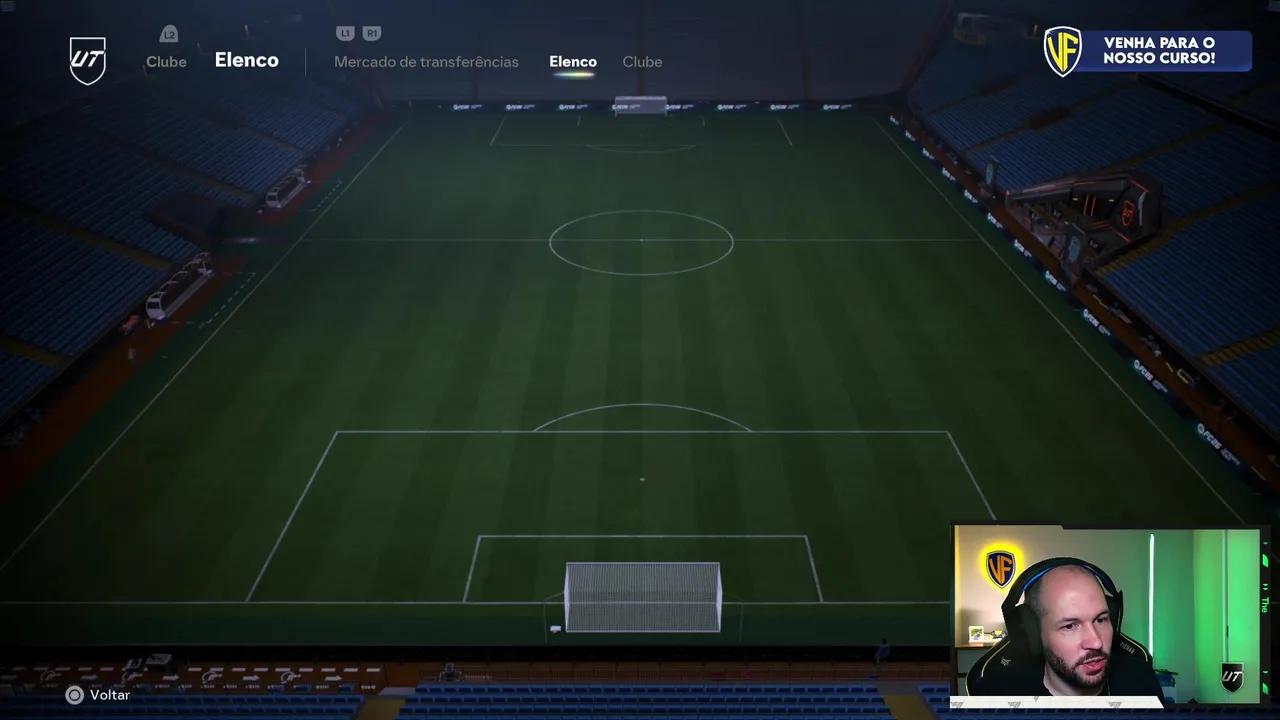Click Clube next to the UT logo

[166, 61]
